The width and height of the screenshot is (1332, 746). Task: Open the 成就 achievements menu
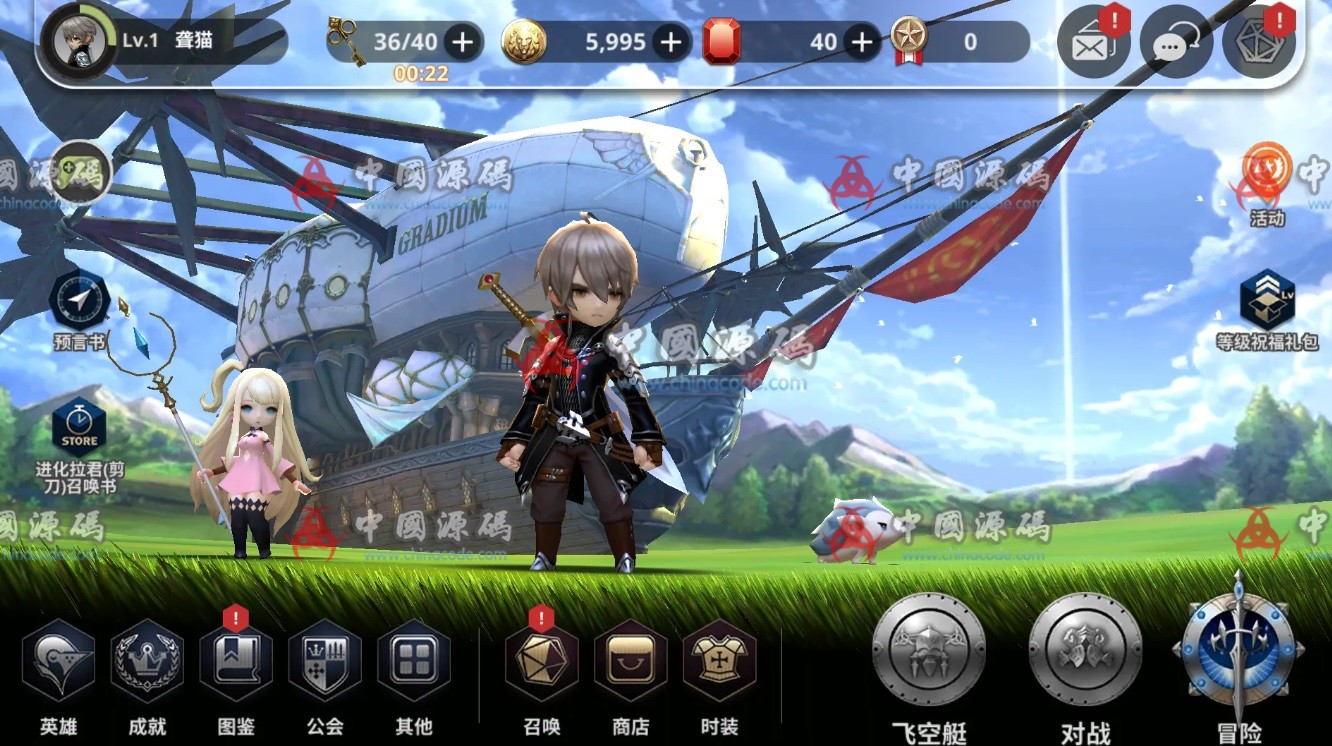[x=147, y=661]
